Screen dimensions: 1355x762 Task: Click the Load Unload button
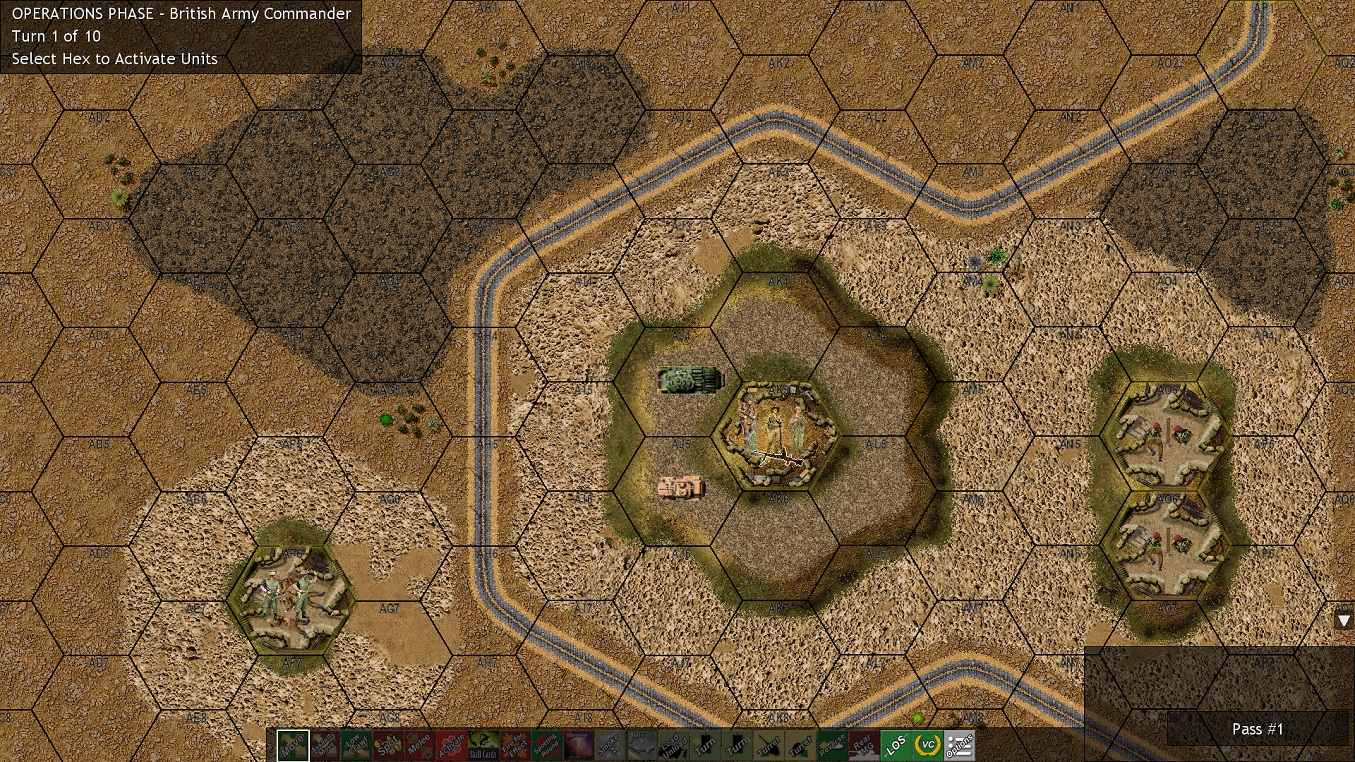coord(674,745)
